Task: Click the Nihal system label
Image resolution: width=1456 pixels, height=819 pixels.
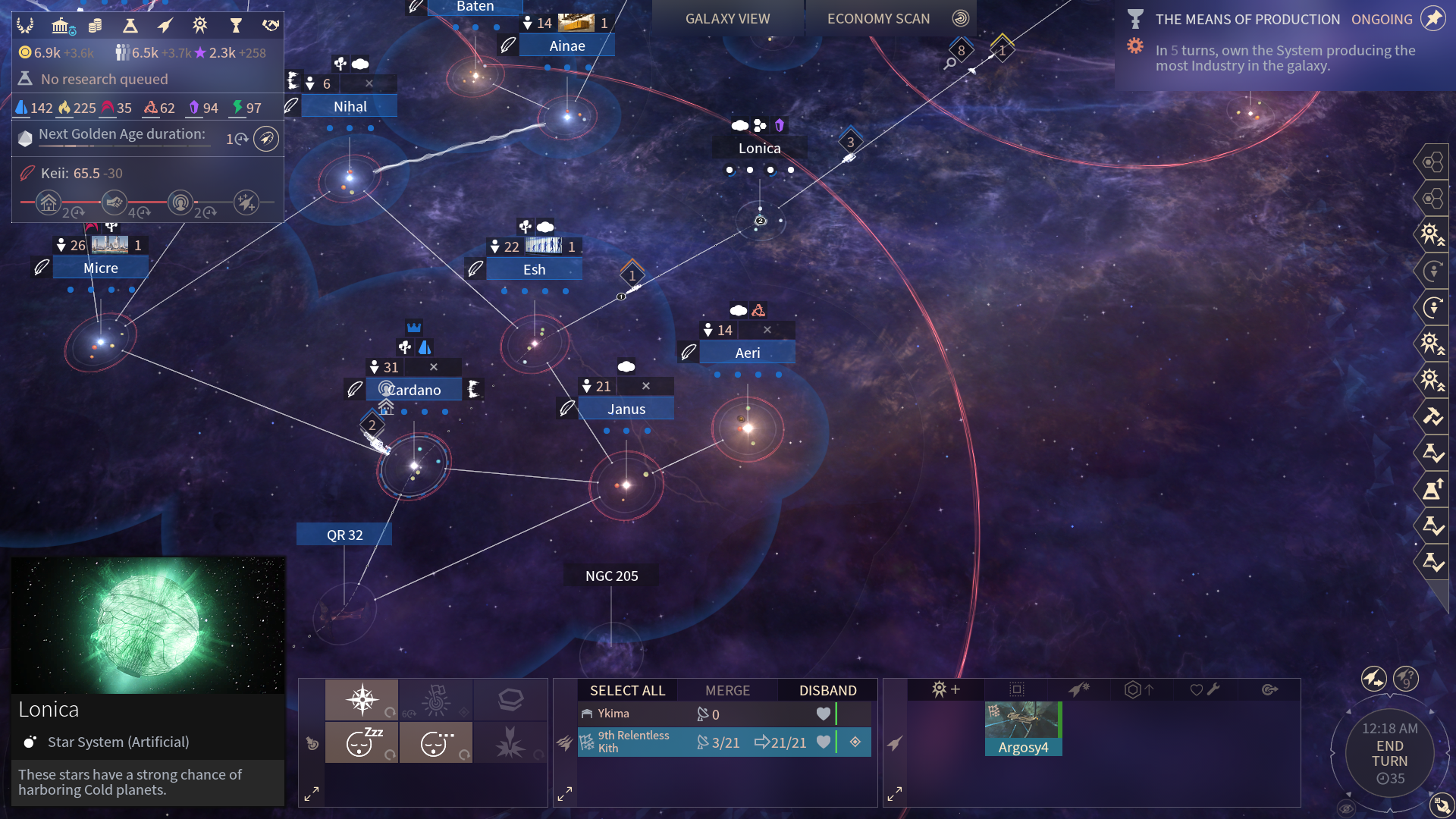Action: point(350,107)
